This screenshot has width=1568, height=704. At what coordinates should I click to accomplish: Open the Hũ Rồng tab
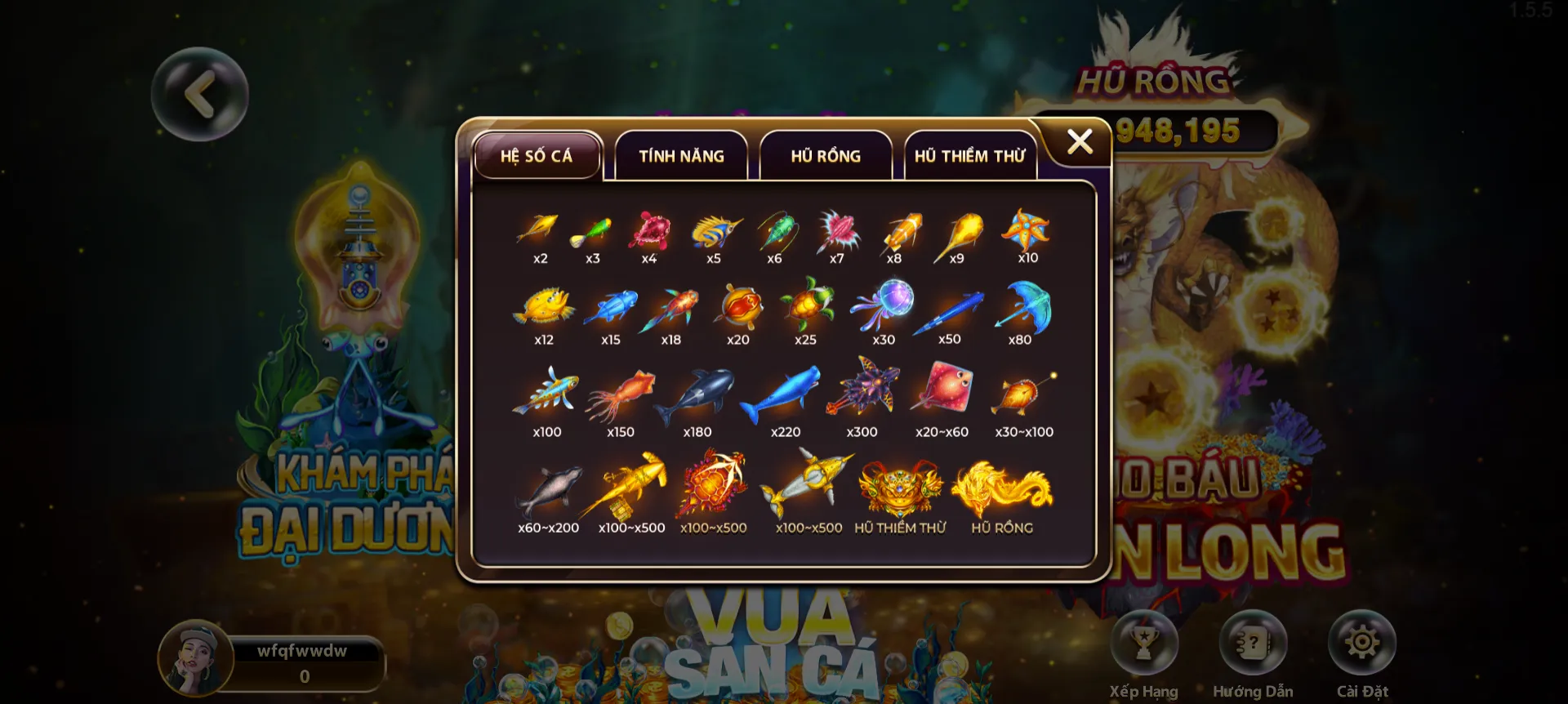tap(826, 155)
